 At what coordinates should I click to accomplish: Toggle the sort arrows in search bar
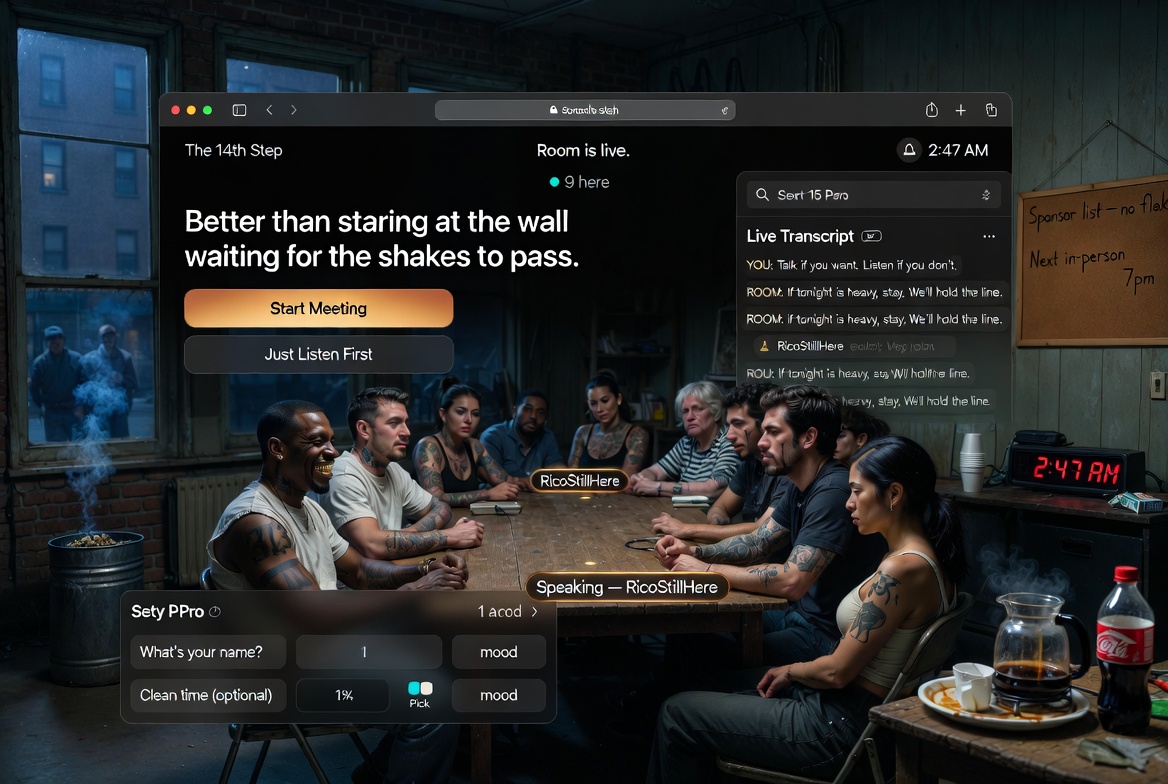[986, 195]
